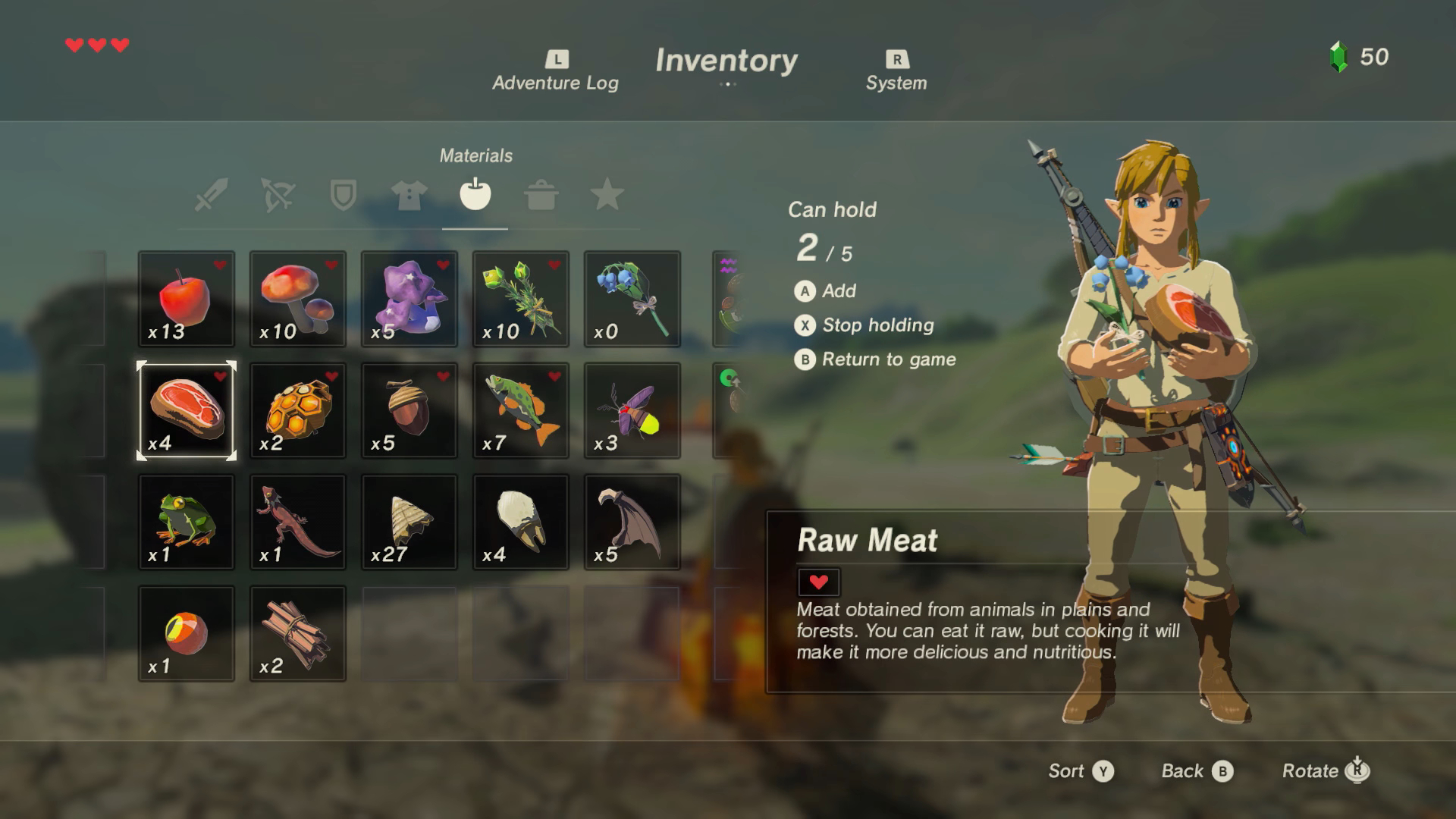
Task: Pick the purple star-spotted mushroom slot
Action: (409, 299)
